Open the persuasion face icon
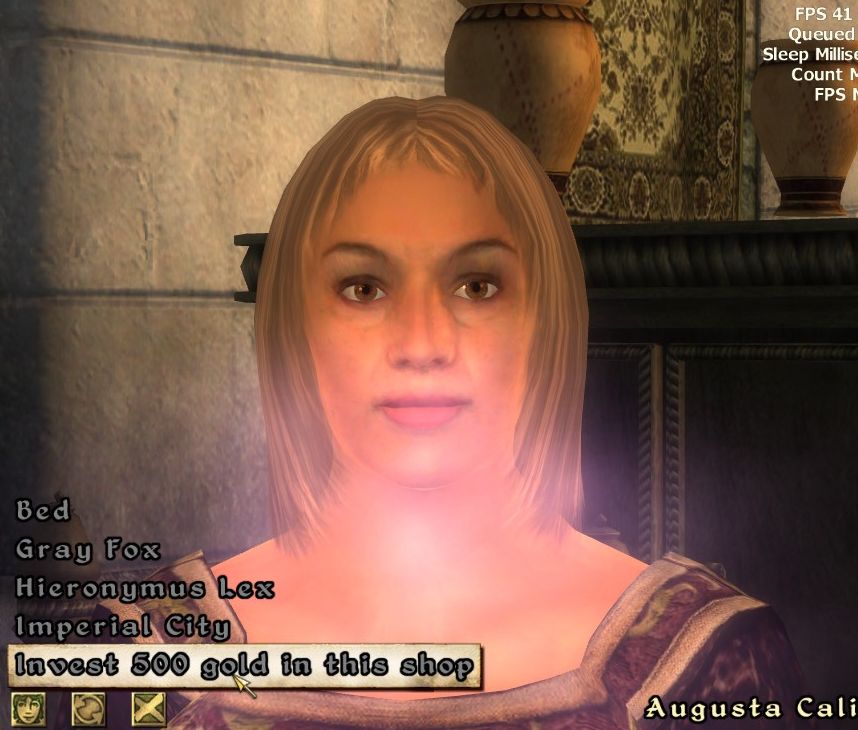Viewport: 858px width, 730px height. 28,709
